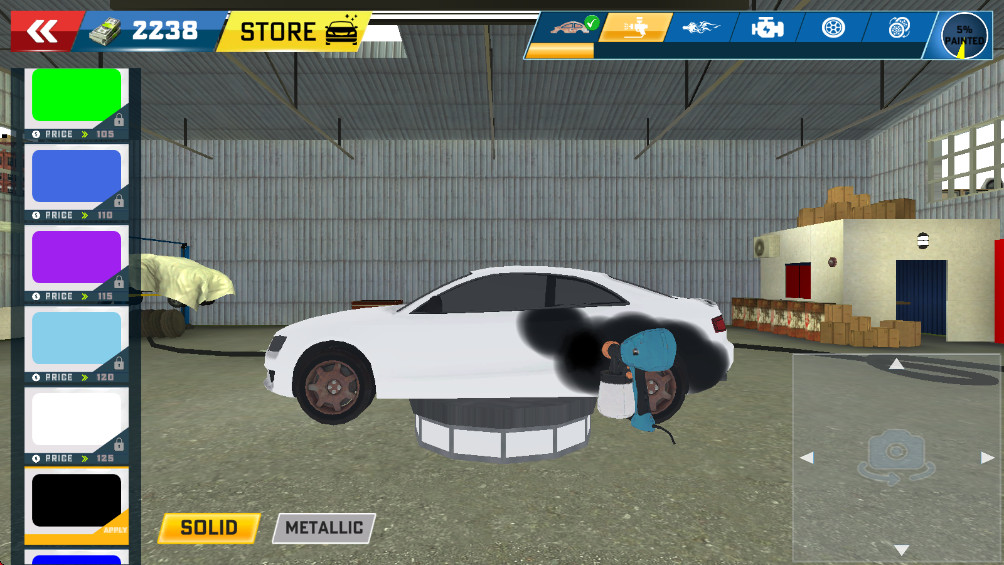Open the wheel rim stage
This screenshot has width=1004, height=565.
click(x=833, y=28)
